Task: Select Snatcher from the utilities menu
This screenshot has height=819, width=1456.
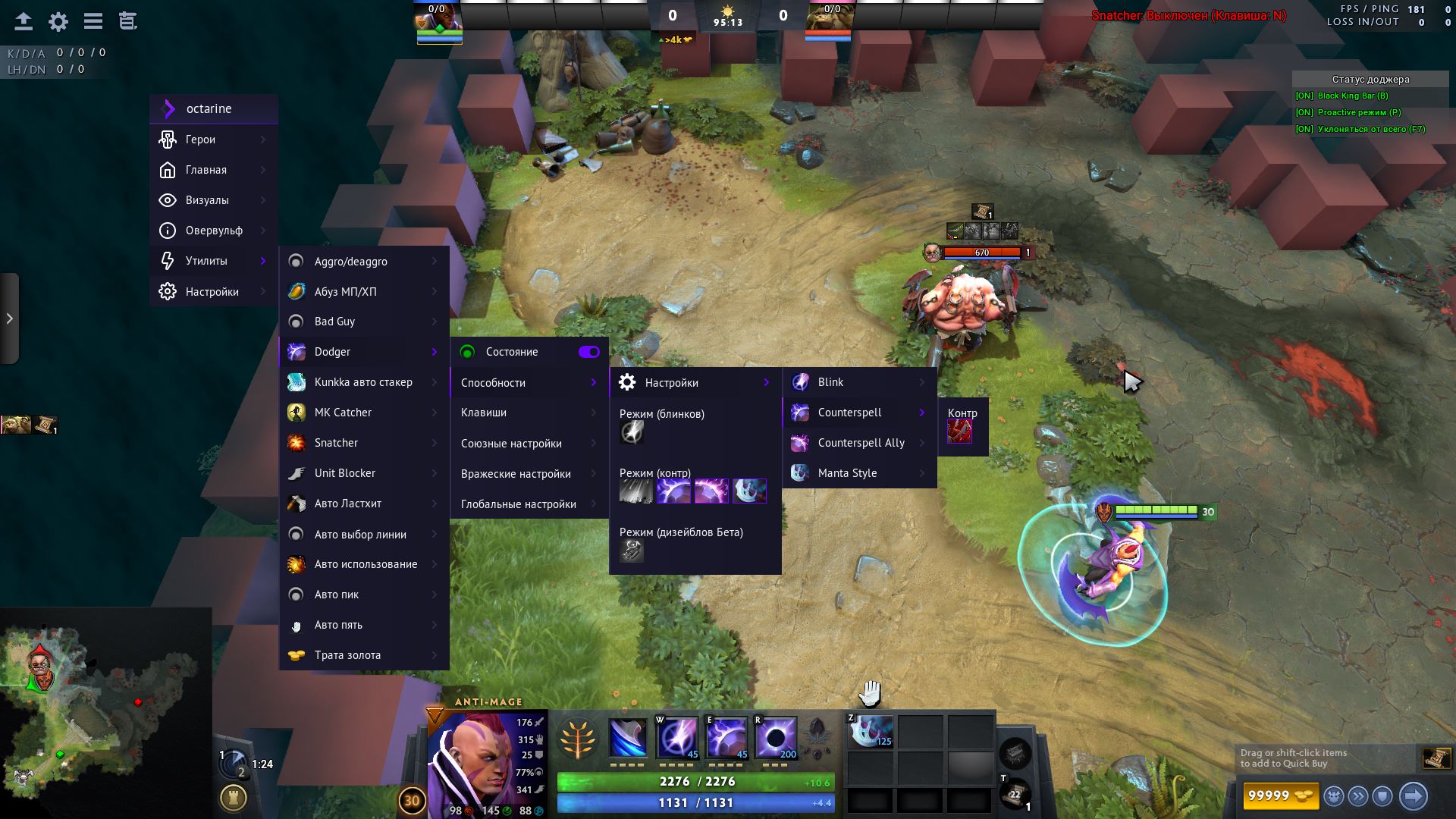Action: [x=337, y=442]
